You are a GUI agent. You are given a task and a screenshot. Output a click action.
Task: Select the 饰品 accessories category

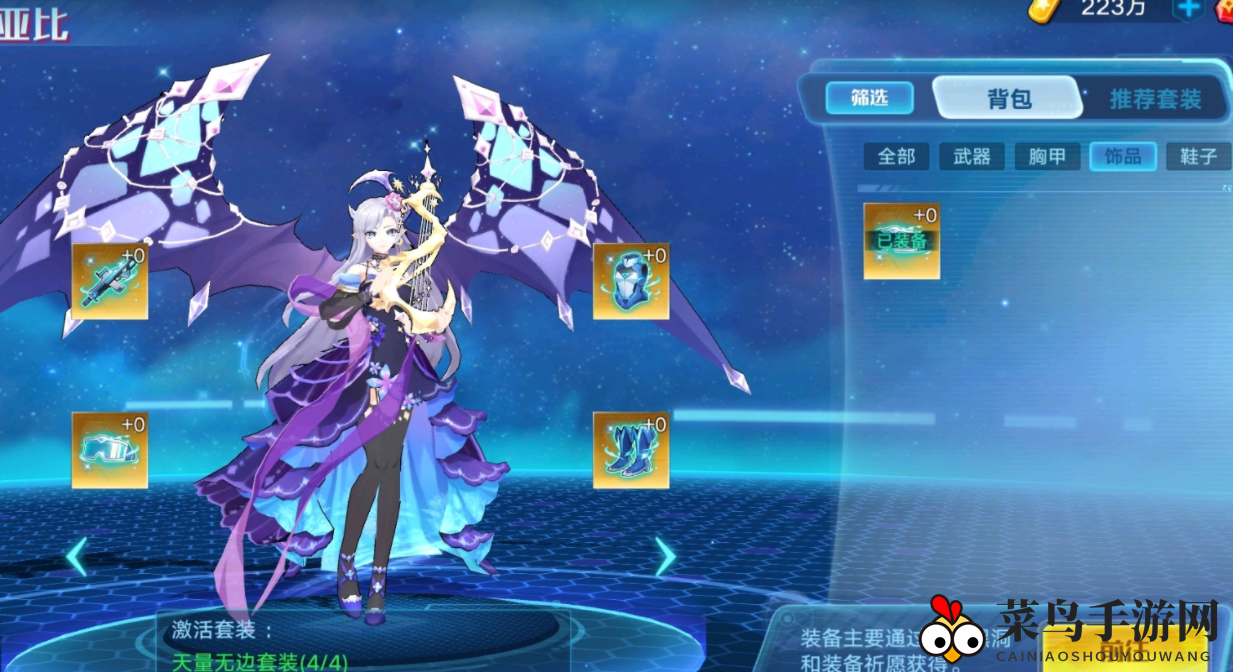coord(1122,156)
